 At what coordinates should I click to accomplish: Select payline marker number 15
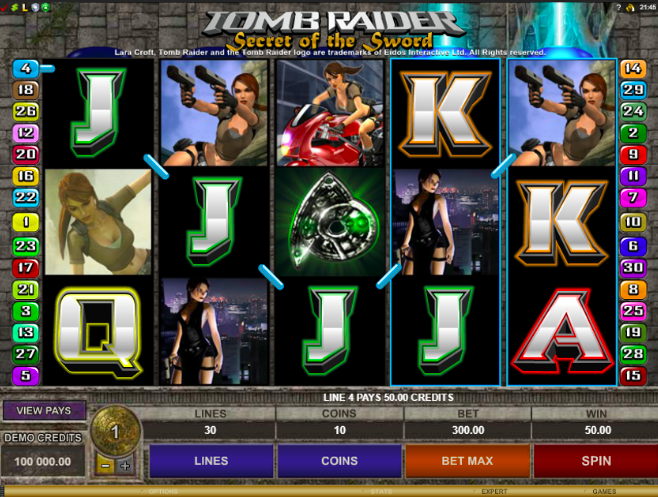[632, 376]
